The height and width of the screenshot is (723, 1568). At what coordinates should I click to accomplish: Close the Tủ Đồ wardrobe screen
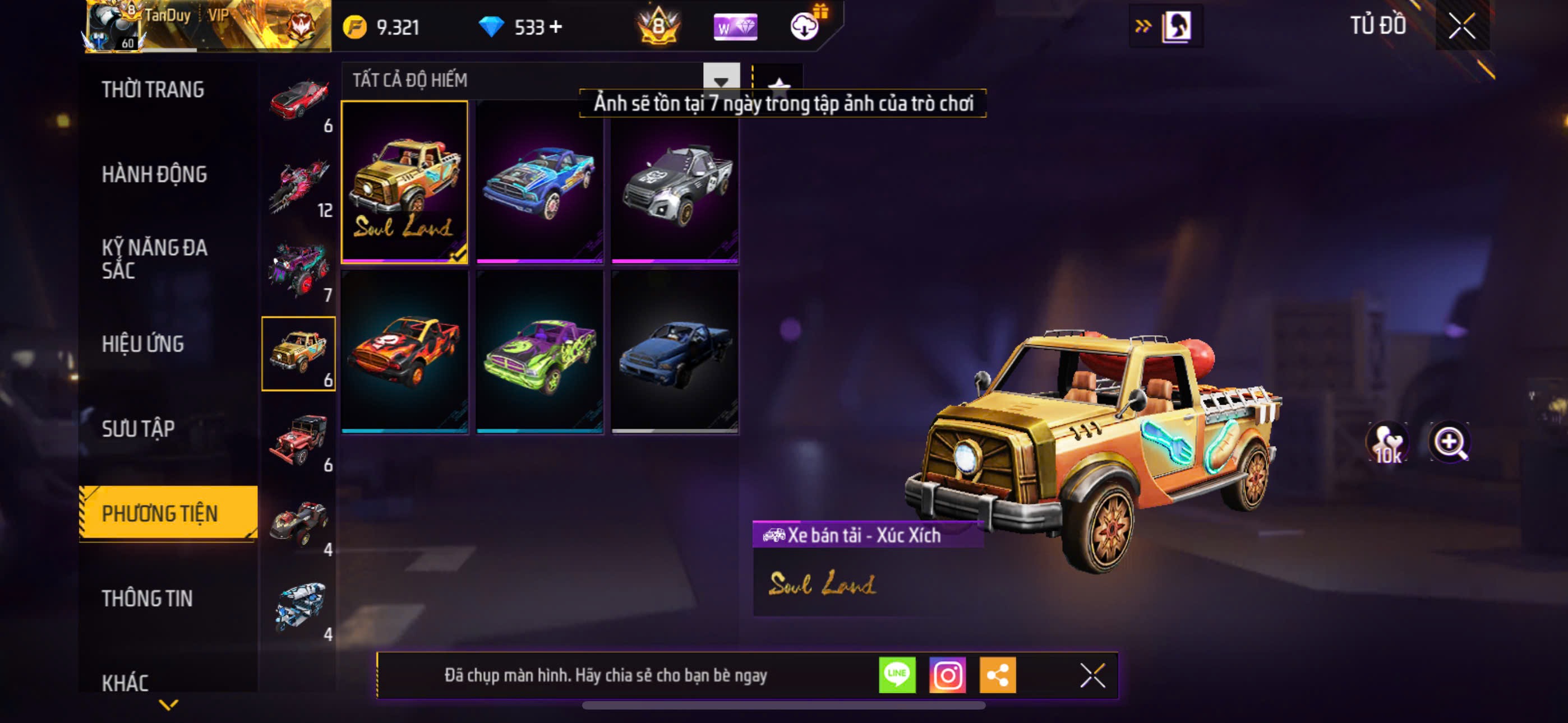1461,26
